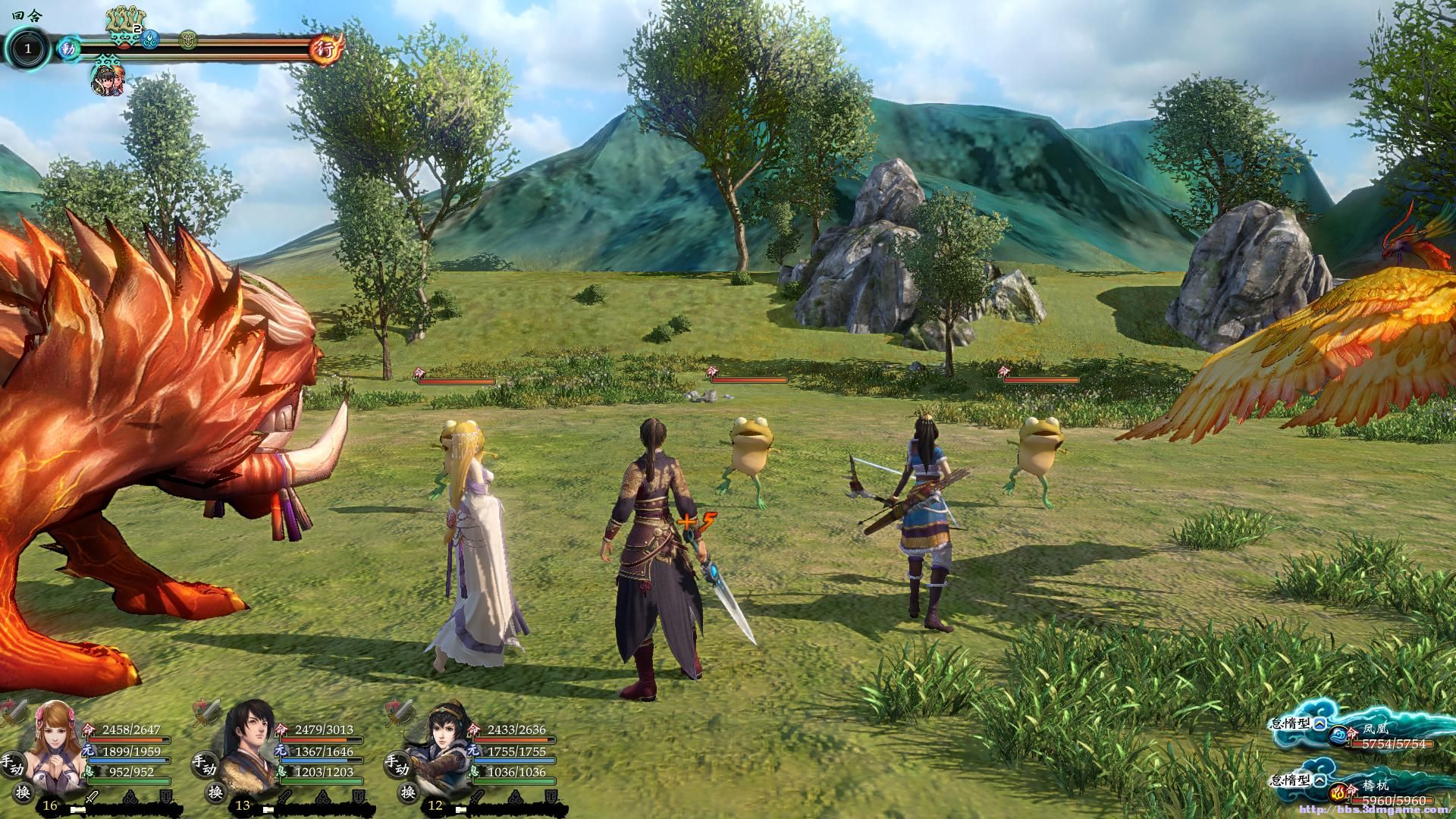Viewport: 1456px width, 819px height.
Task: Click 換 swap button under the archer girl
Action: 409,793
